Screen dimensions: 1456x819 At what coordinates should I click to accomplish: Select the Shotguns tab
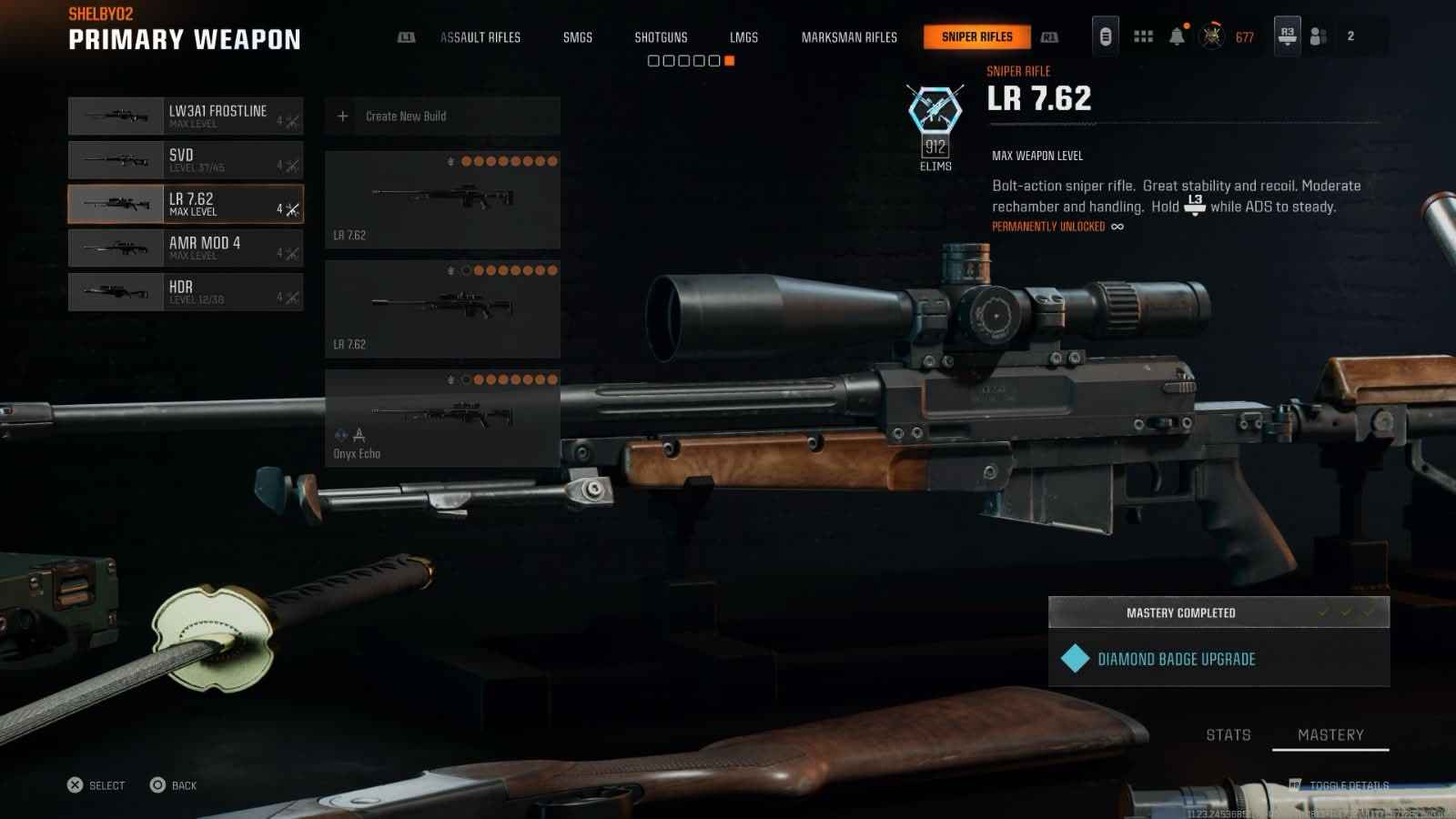[661, 37]
